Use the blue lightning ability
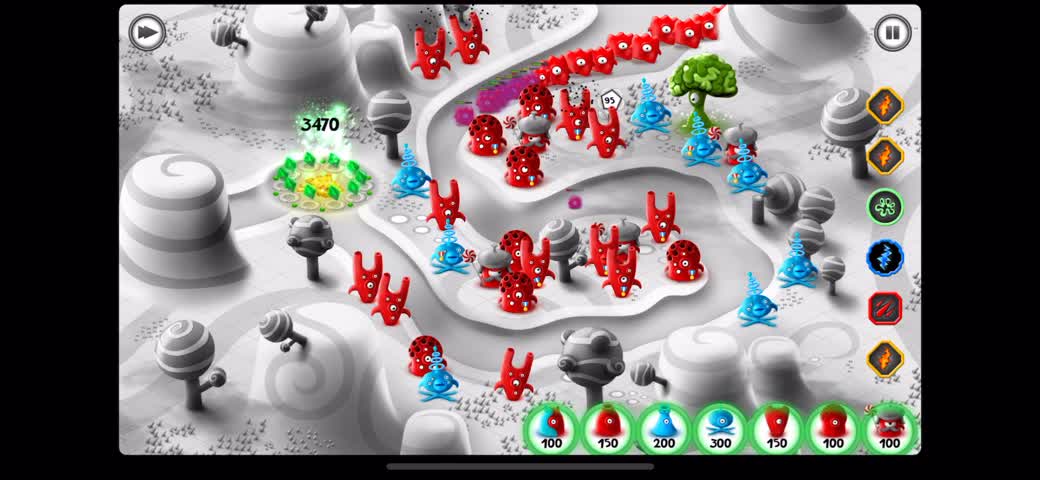Image resolution: width=1040 pixels, height=480 pixels. (885, 257)
